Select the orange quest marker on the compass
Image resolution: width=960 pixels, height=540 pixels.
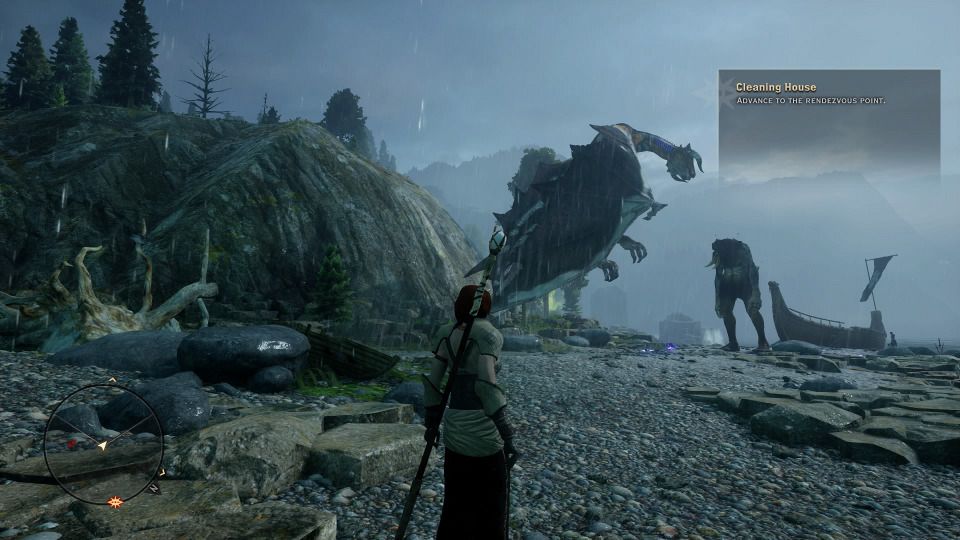115,501
